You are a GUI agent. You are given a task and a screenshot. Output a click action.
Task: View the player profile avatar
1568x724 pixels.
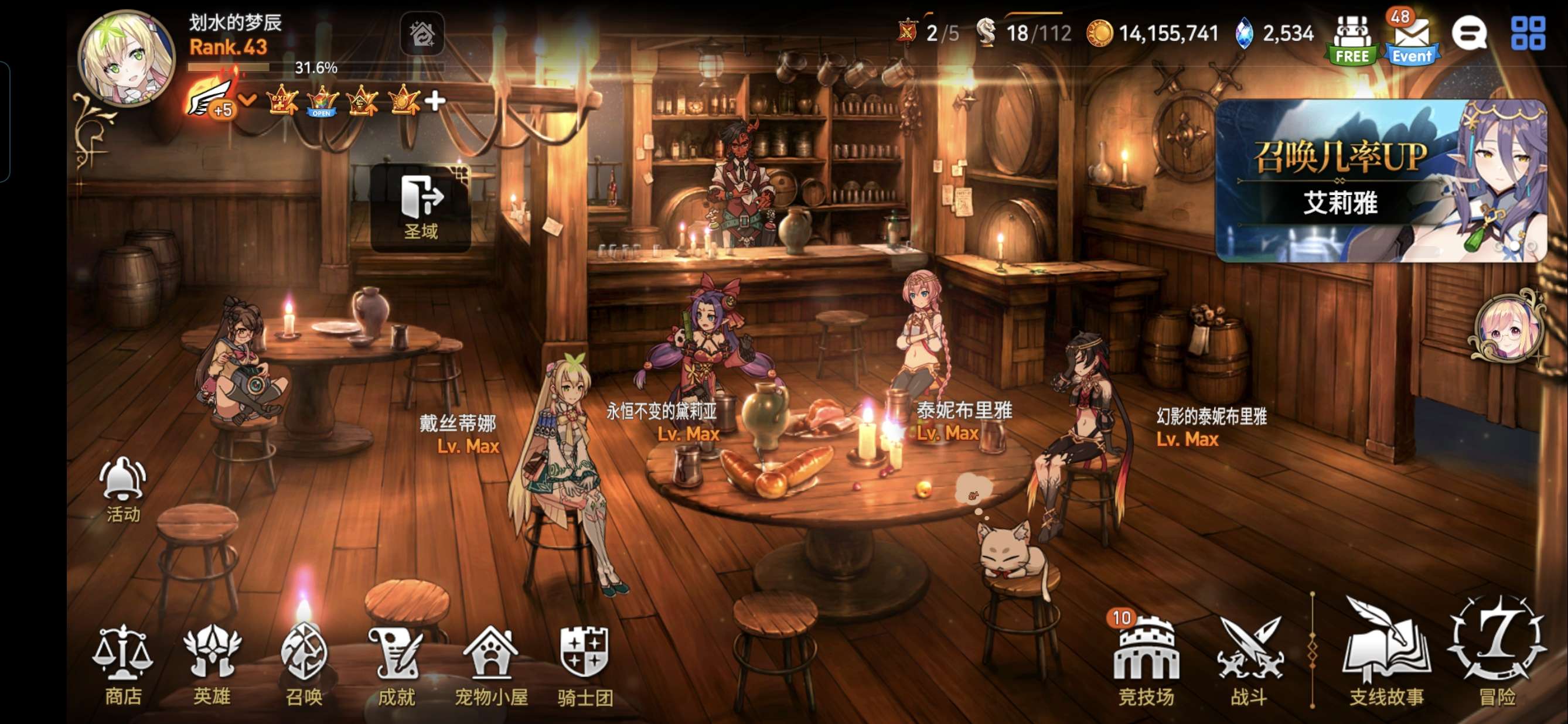[127, 59]
